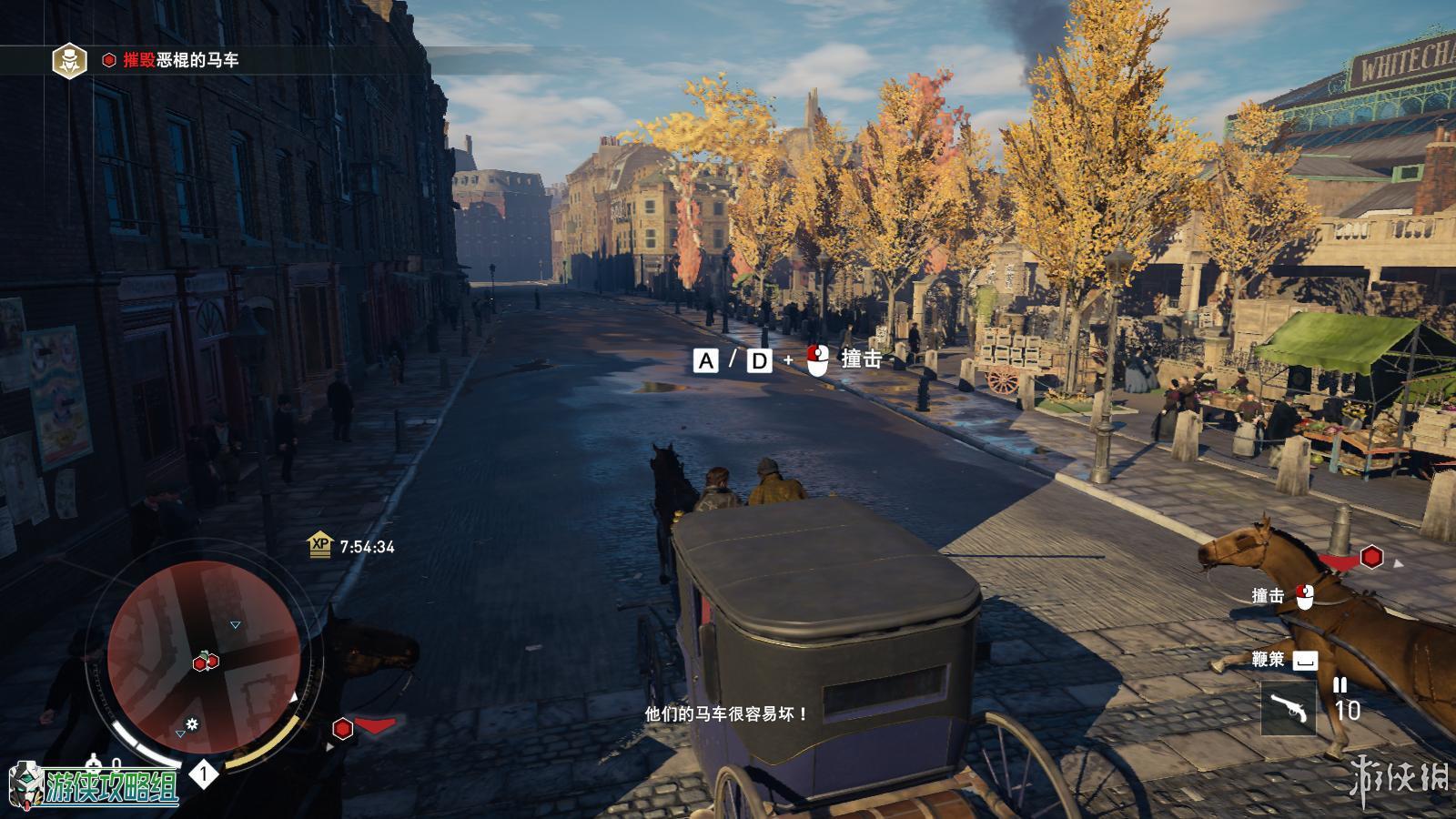This screenshot has width=1456, height=819.
Task: Click the level 1 diamond badge
Action: [204, 774]
